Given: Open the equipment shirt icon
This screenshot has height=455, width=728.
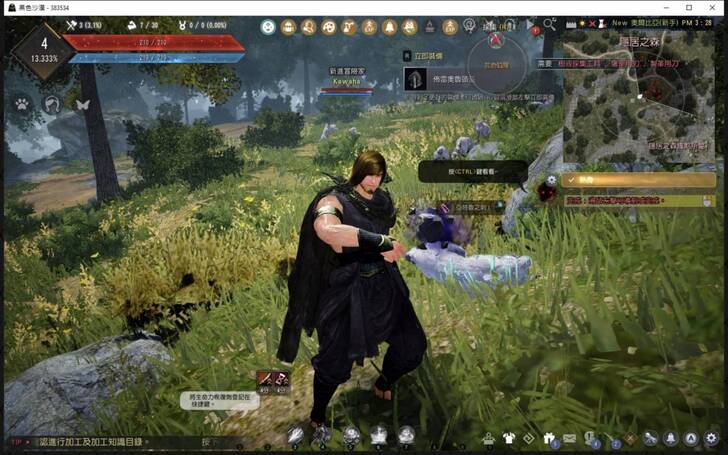Looking at the screenshot, I should click(x=509, y=438).
